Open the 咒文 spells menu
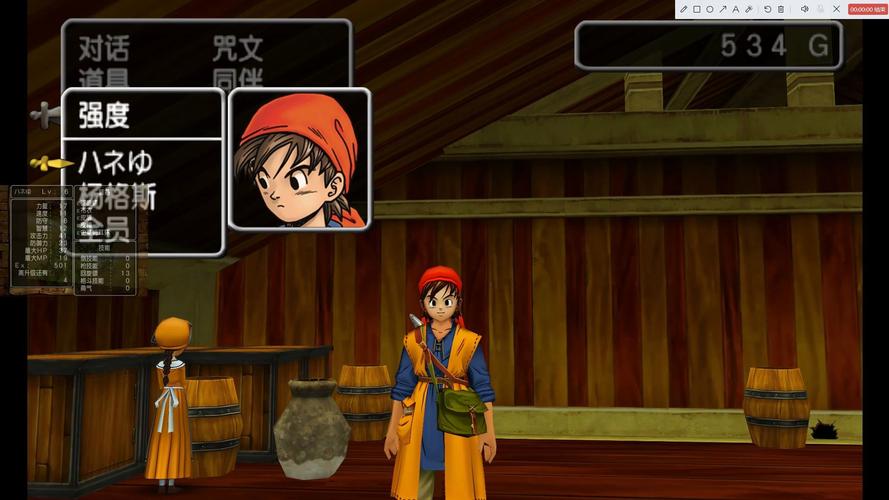Viewport: 889px width, 500px height. click(x=237, y=48)
